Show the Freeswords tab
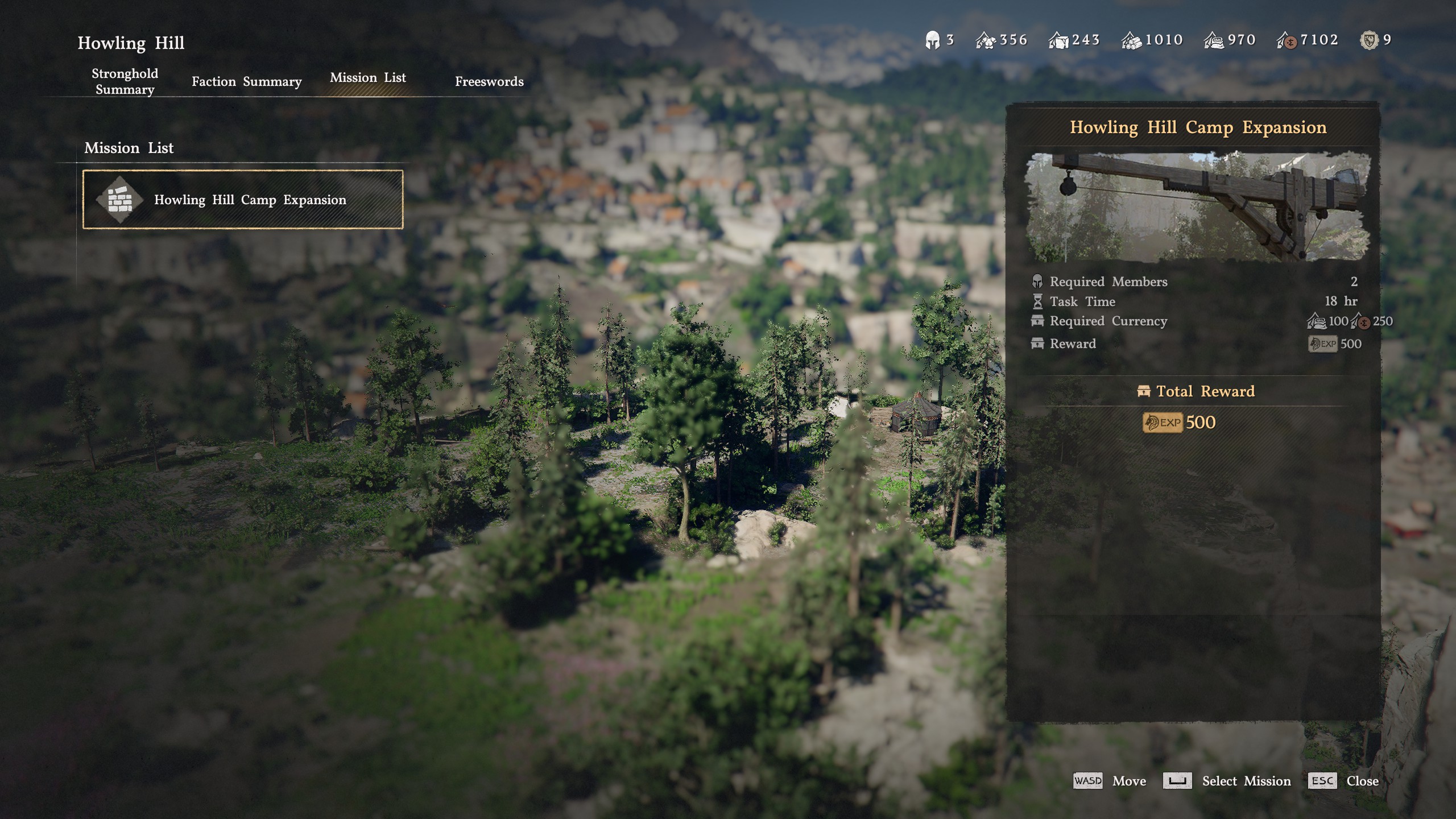The height and width of the screenshot is (819, 1456). click(489, 81)
